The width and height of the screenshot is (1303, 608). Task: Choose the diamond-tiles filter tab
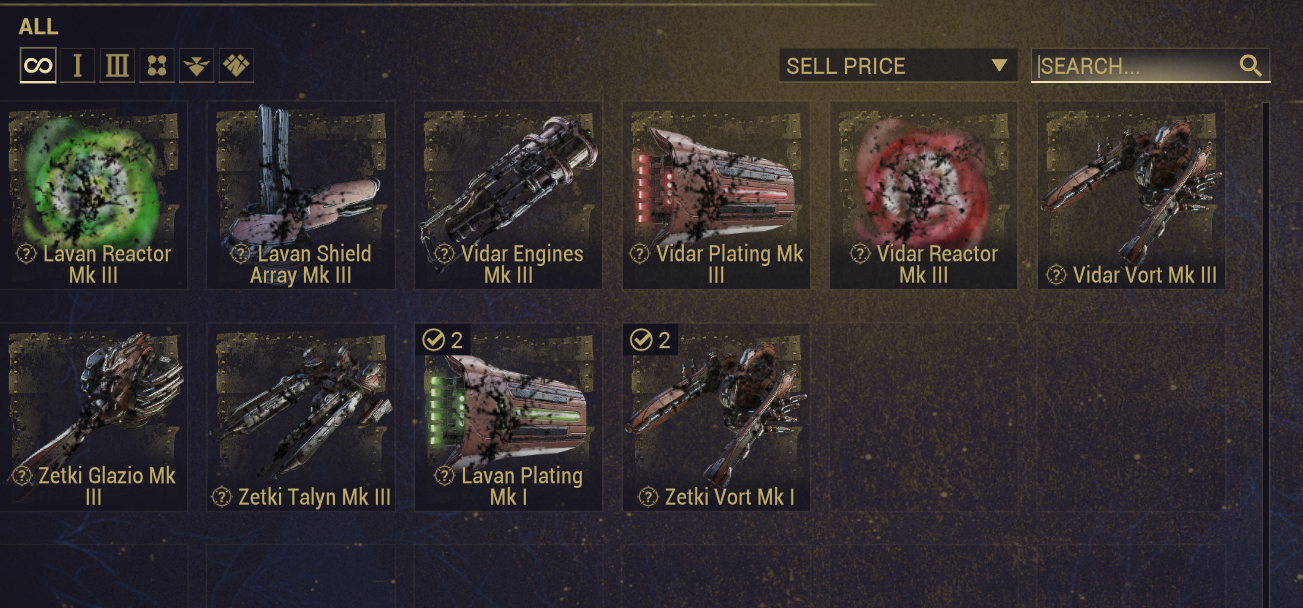pos(236,66)
